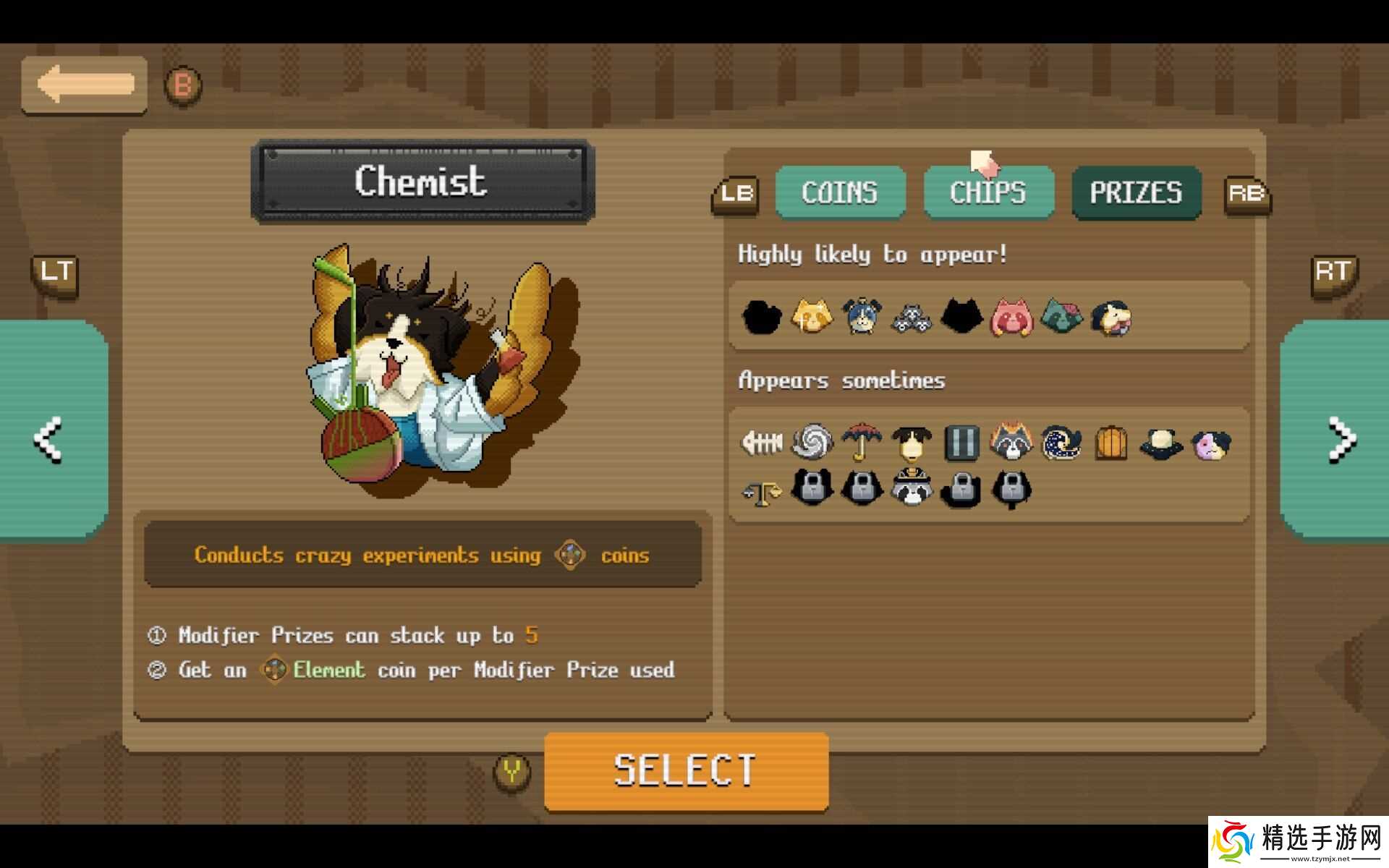Choose the starry crescent moon prize
1389x868 pixels.
pos(1061,443)
